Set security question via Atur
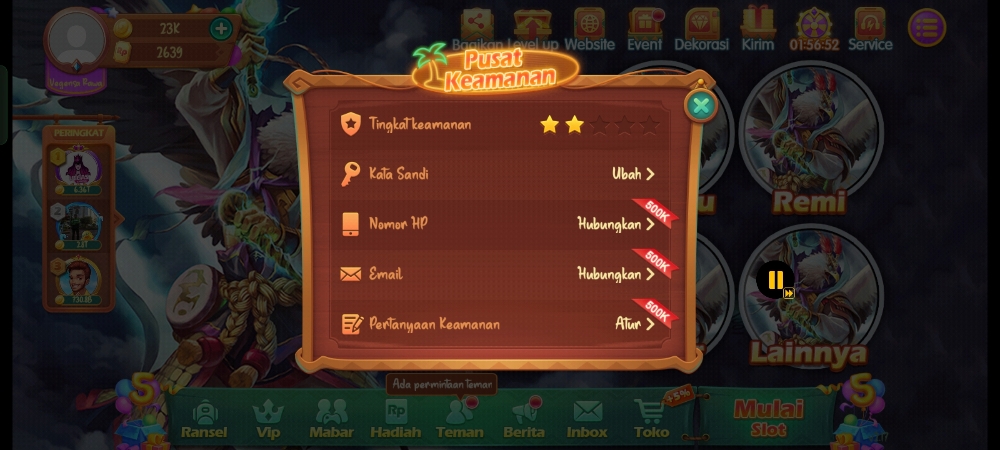1000x450 pixels. tap(634, 324)
